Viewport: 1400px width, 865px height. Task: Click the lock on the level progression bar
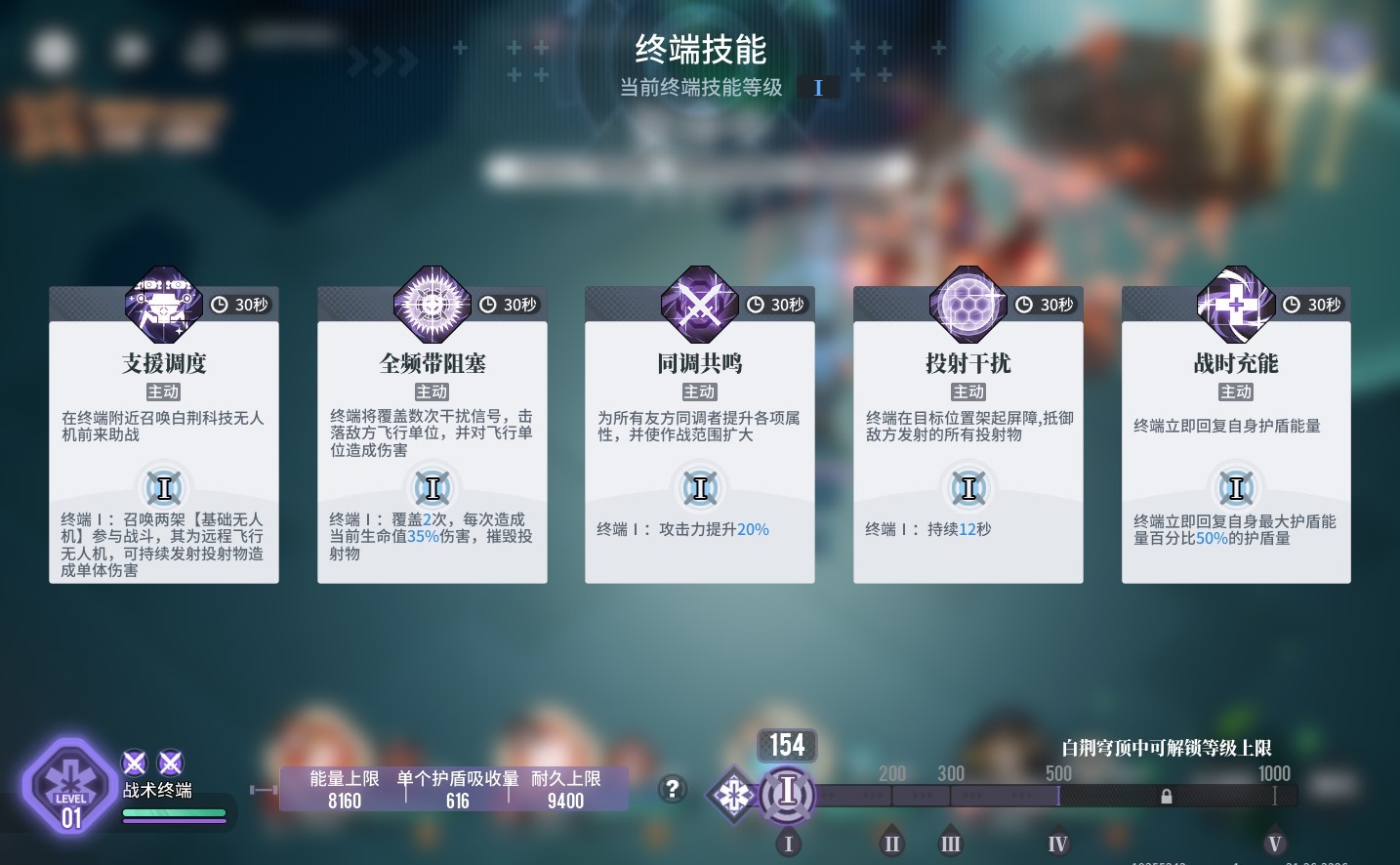click(x=1167, y=796)
